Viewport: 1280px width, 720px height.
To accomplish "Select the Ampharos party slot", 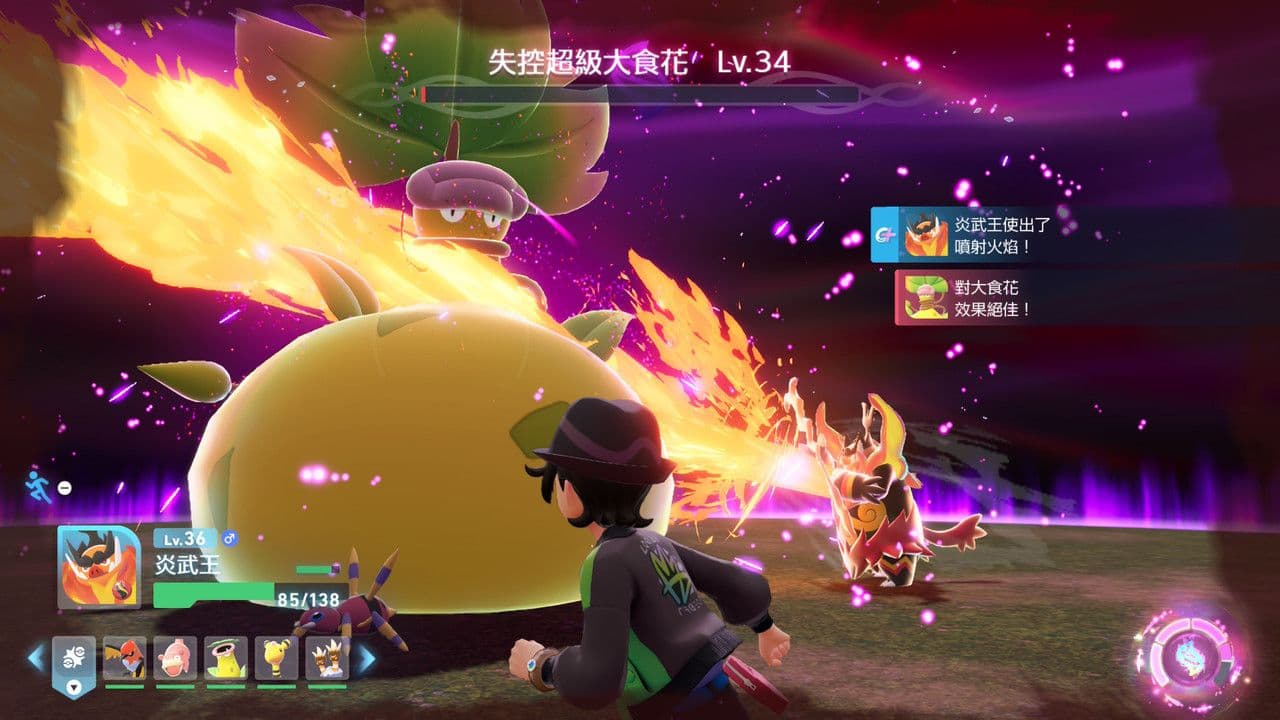I will tap(276, 658).
